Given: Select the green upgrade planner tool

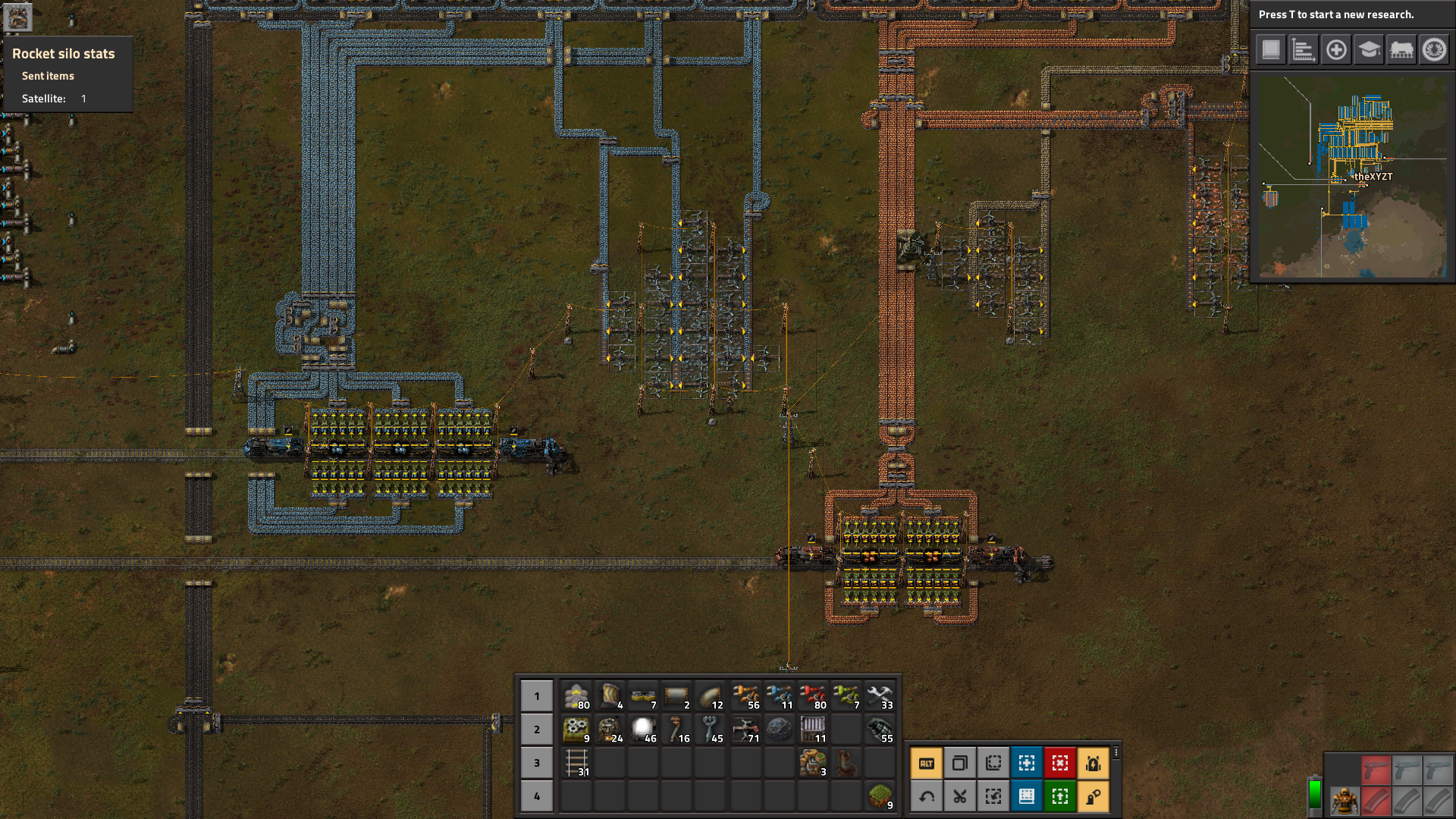Looking at the screenshot, I should tap(1060, 797).
